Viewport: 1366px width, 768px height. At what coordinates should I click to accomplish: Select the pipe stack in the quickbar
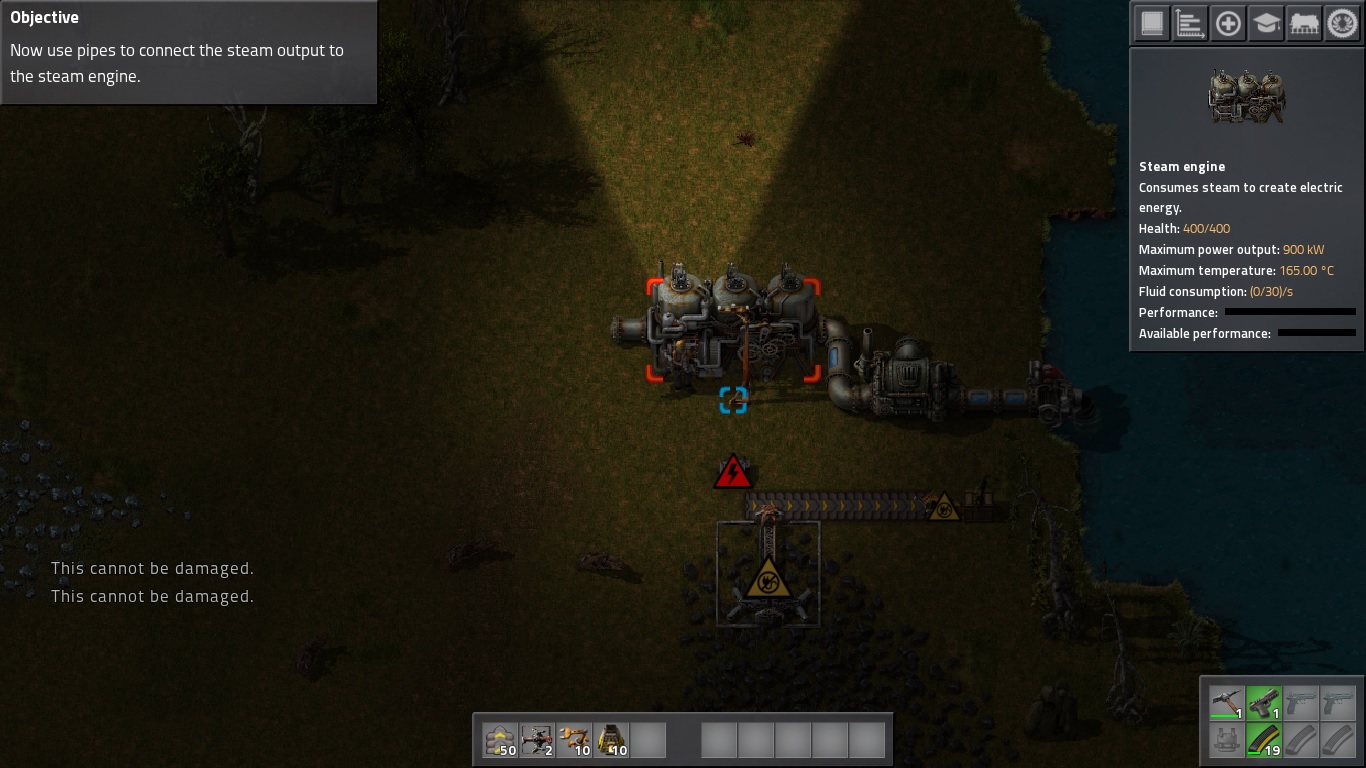pos(574,740)
